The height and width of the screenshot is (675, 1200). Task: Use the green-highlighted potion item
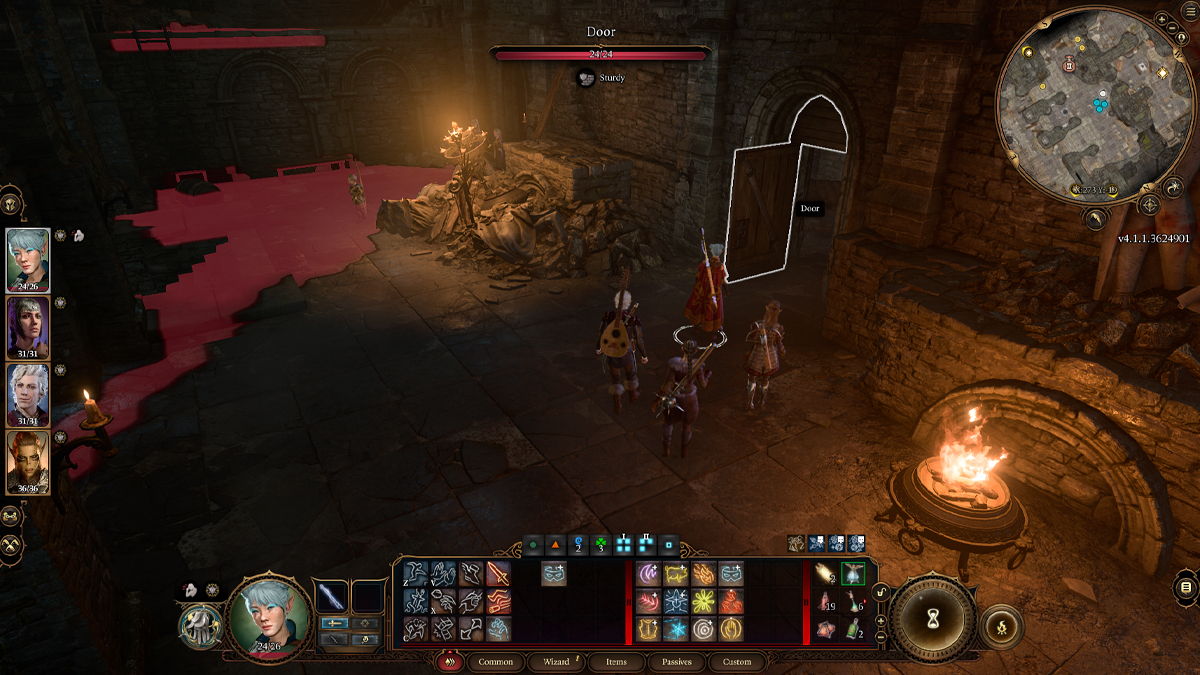[853, 573]
